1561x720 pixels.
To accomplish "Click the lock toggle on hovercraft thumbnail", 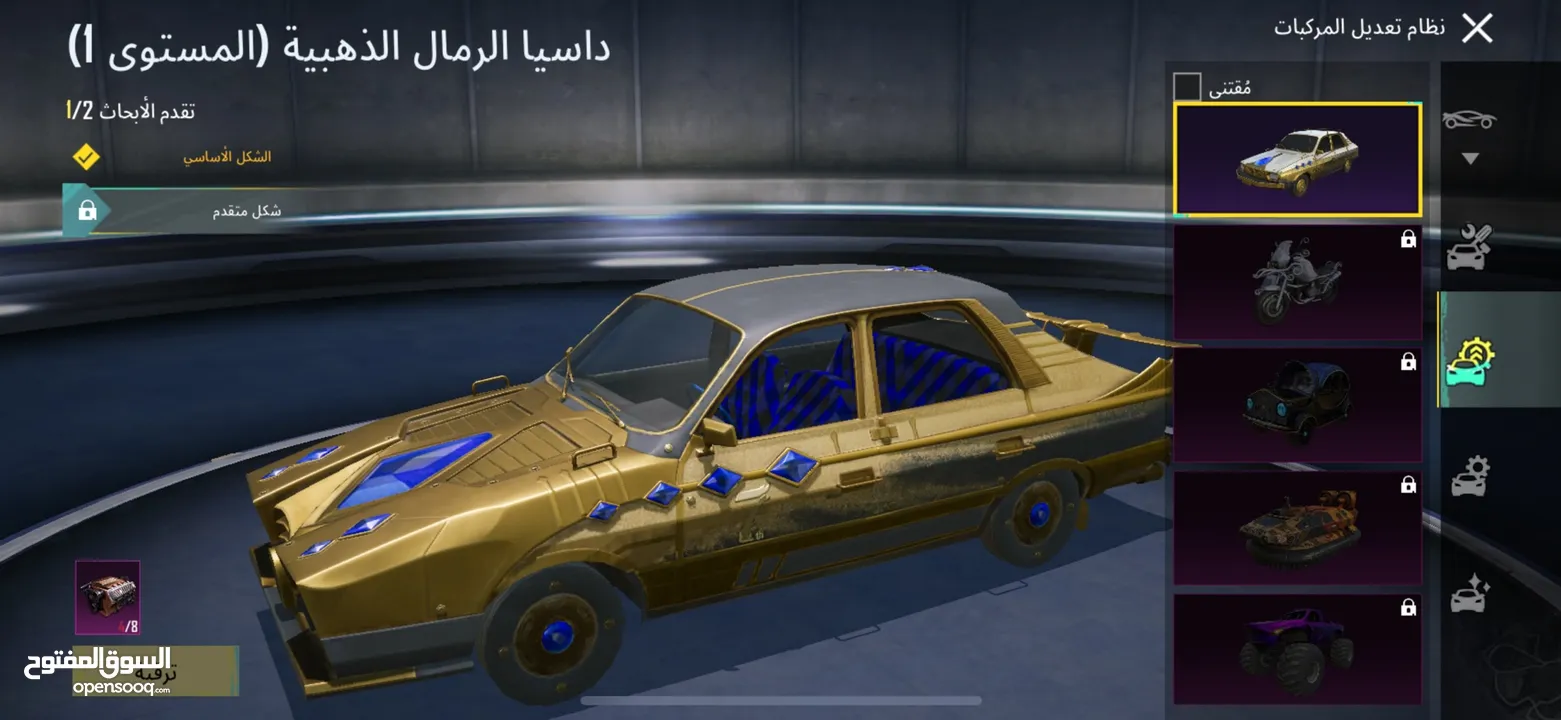I will tap(1409, 486).
